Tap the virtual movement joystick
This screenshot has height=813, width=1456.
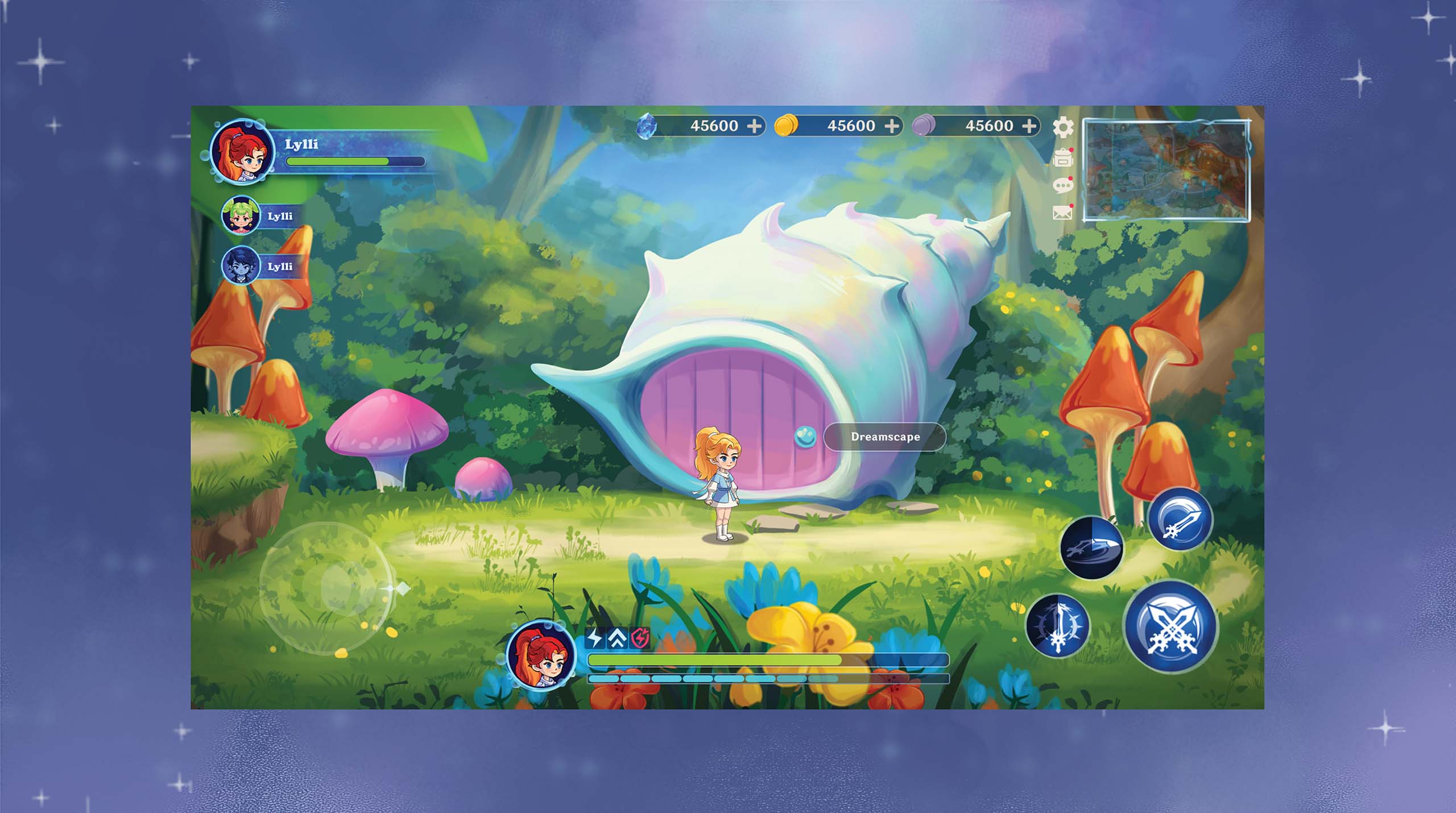(x=325, y=587)
